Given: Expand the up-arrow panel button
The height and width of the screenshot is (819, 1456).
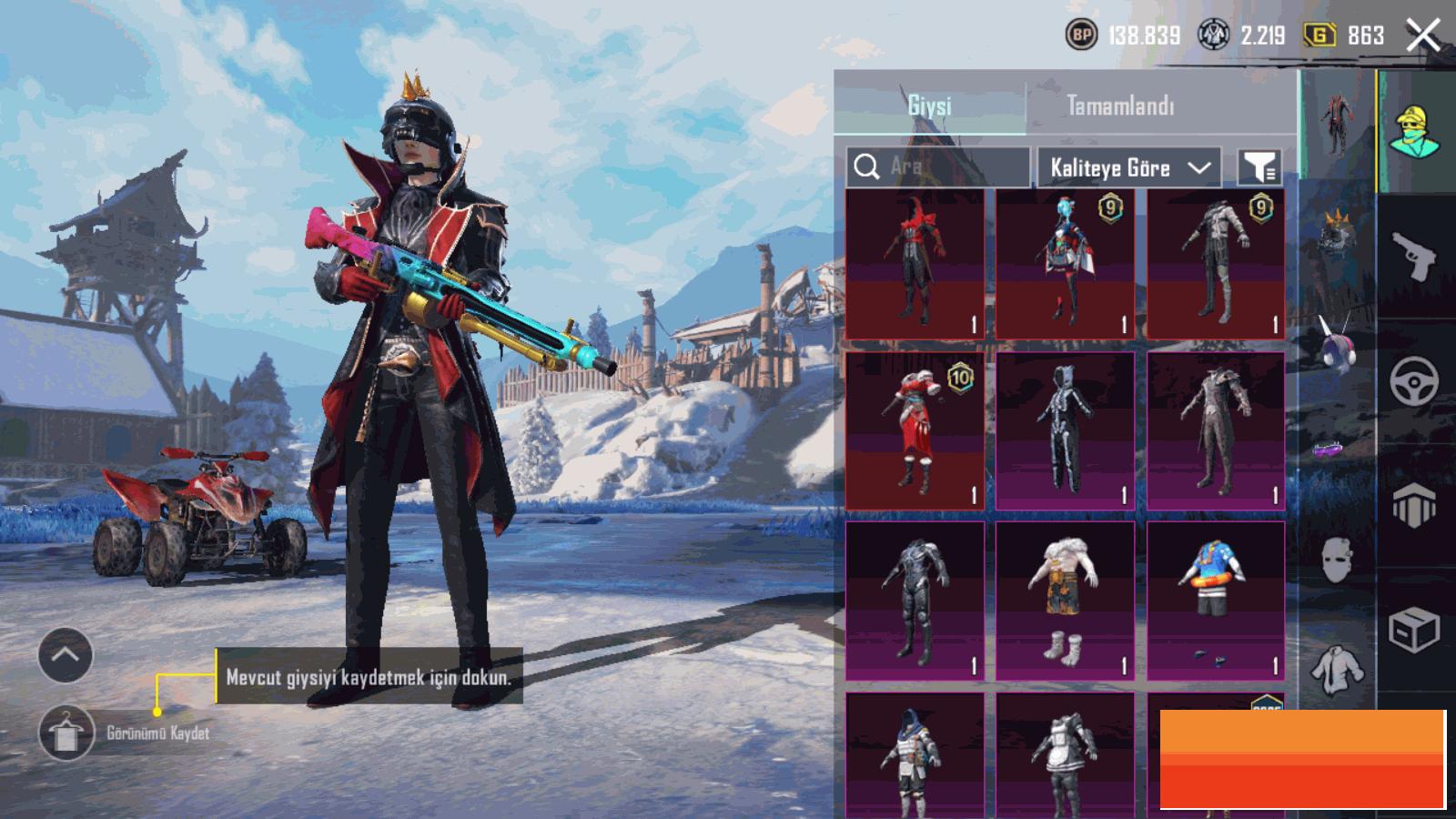Looking at the screenshot, I should tap(66, 654).
